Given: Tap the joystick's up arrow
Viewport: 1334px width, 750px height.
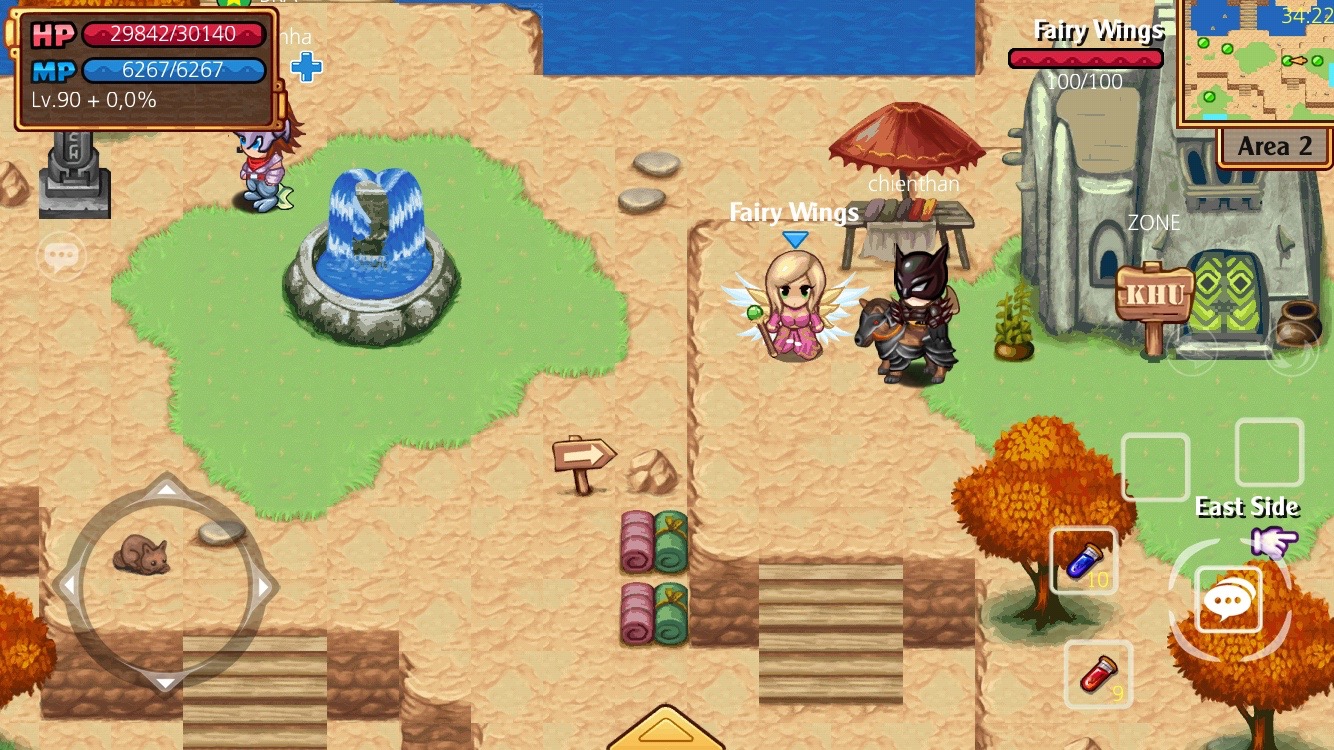Looking at the screenshot, I should [166, 489].
